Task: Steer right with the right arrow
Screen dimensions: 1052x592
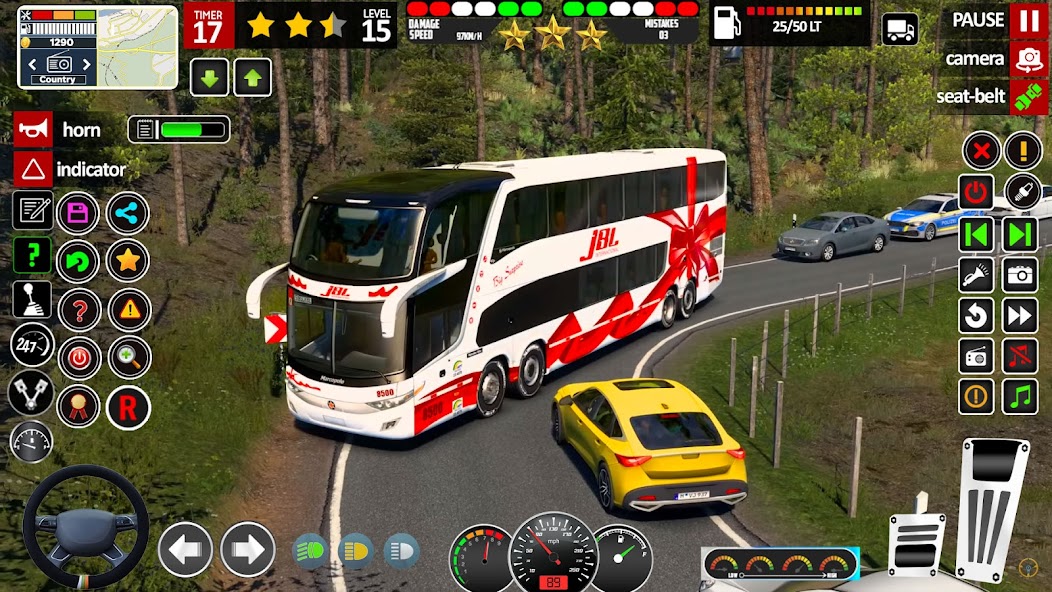Action: point(247,549)
